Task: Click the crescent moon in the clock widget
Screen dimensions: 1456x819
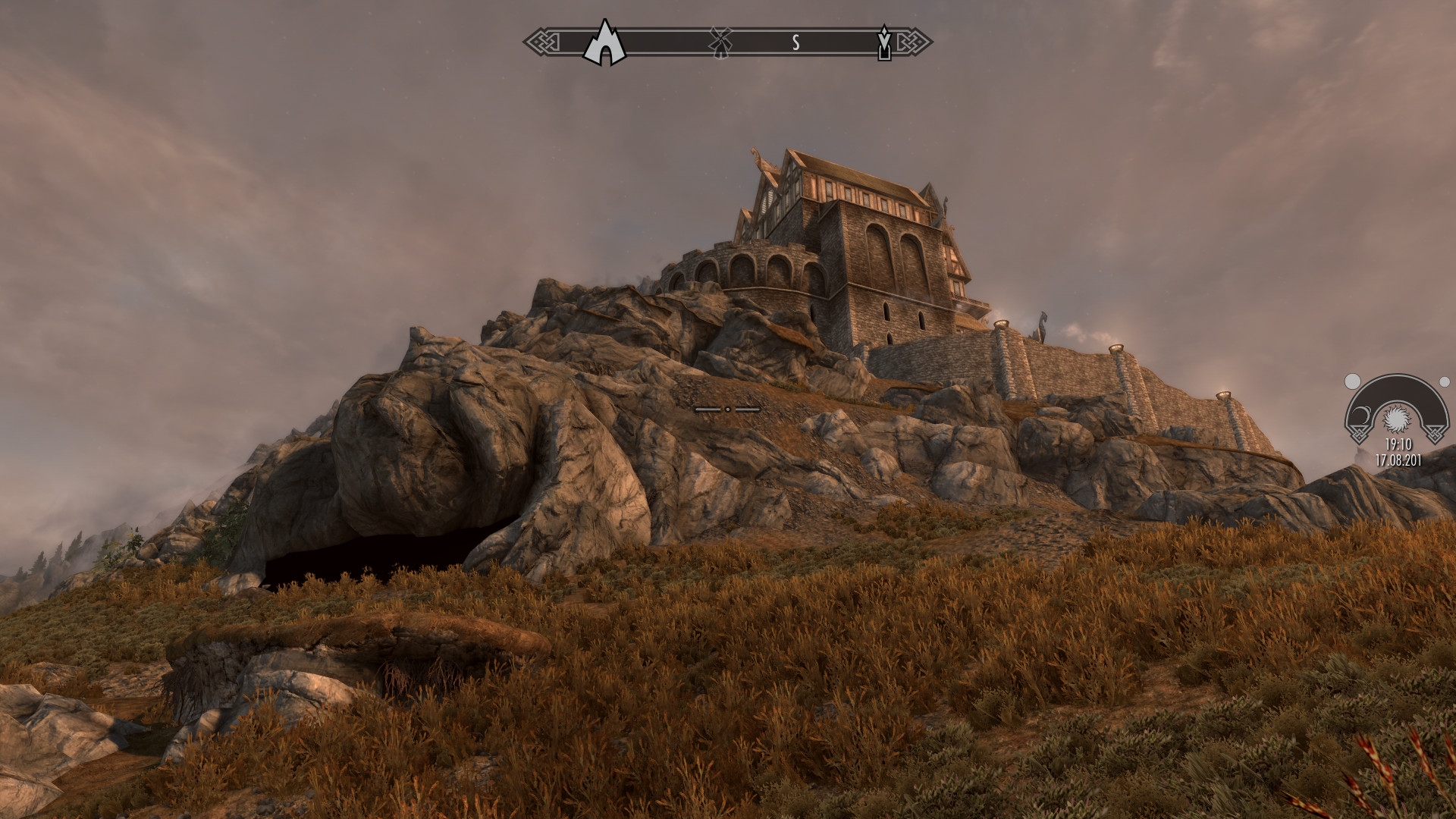Action: click(x=1362, y=414)
